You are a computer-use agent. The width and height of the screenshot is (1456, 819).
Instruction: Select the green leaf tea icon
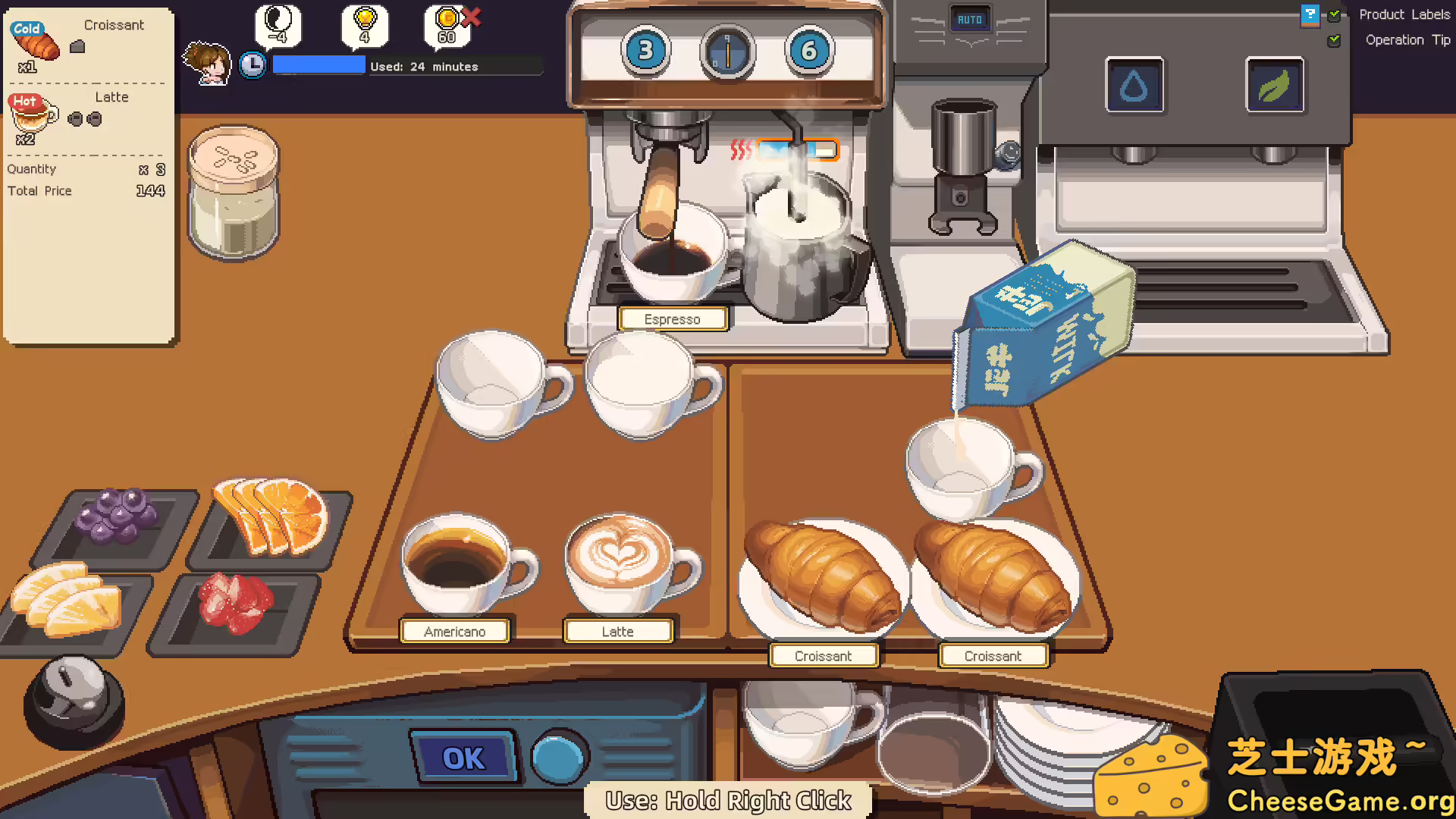click(1275, 86)
